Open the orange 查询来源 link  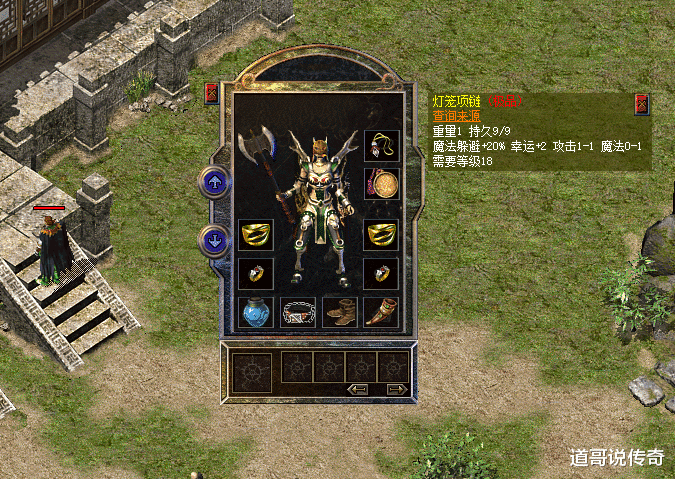pyautogui.click(x=457, y=116)
